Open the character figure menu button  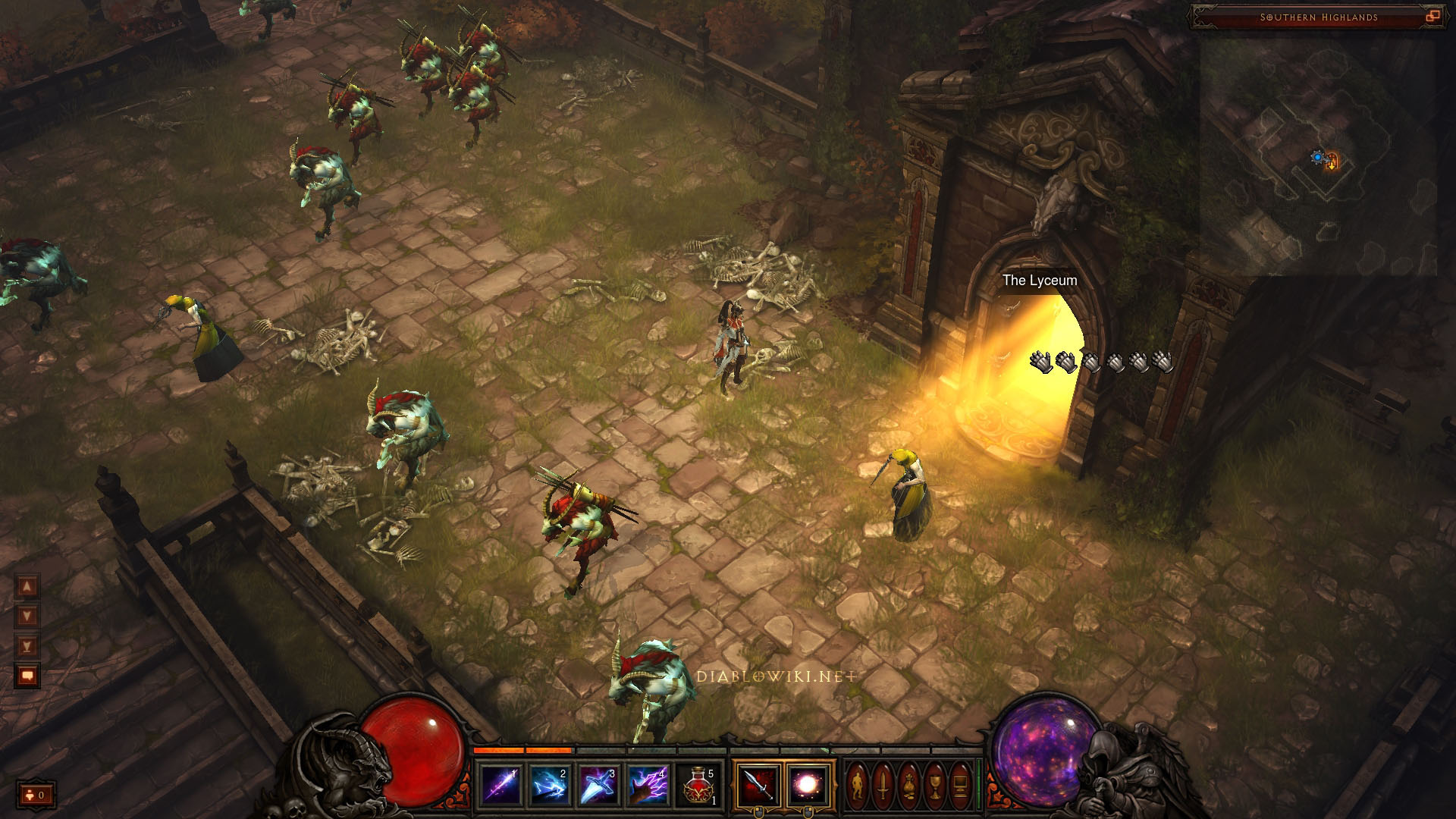857,786
